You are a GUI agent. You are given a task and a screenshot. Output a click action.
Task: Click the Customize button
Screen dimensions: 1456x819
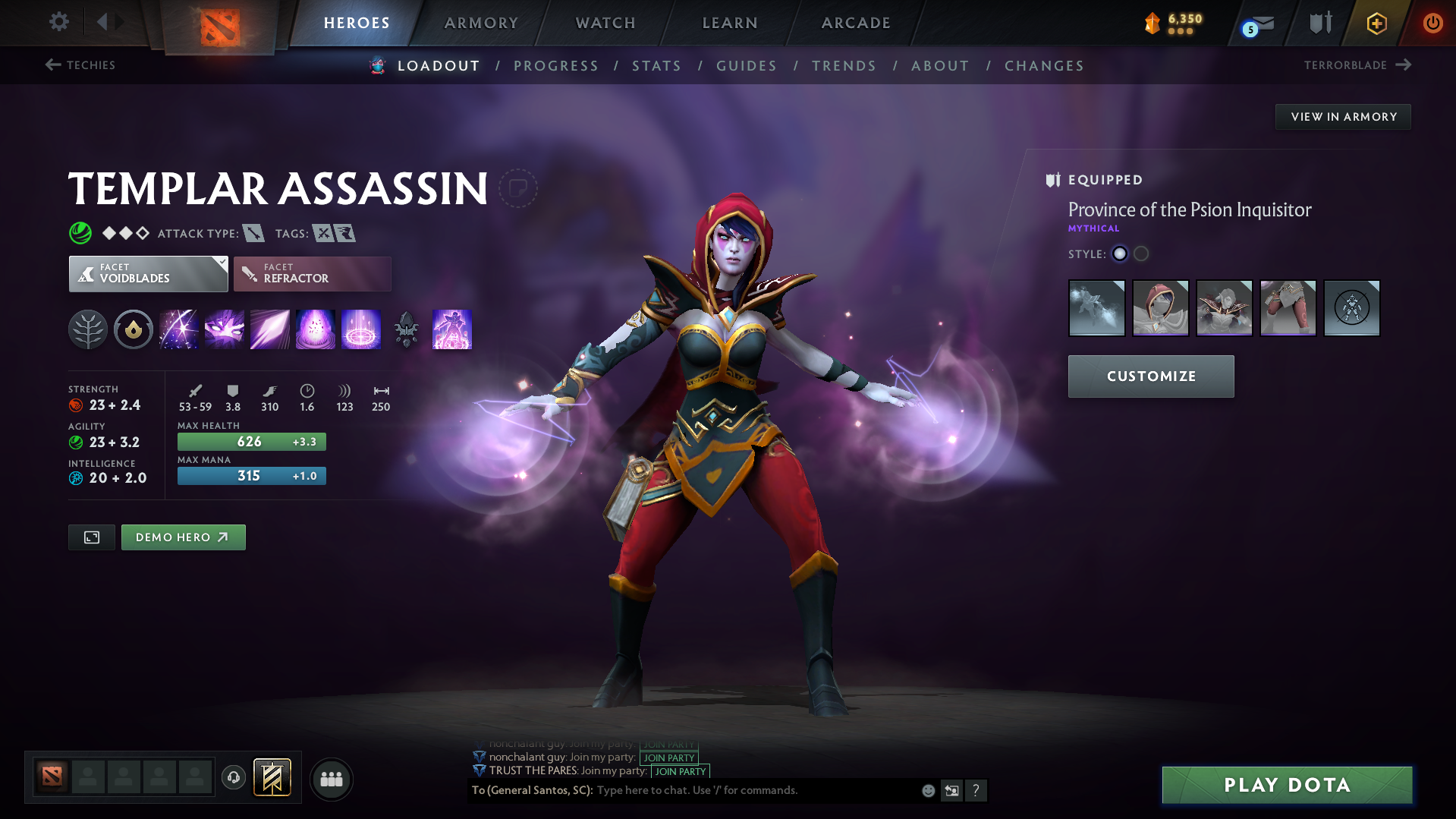[1150, 376]
